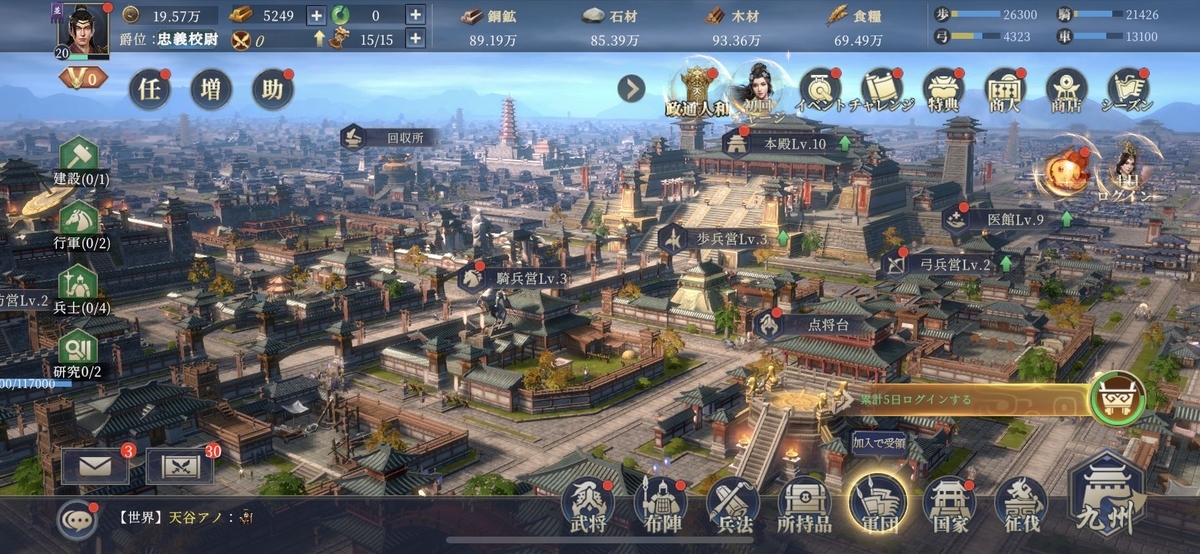The width and height of the screenshot is (1200, 554).
Task: Go to the 九州 world map
Action: (1108, 498)
